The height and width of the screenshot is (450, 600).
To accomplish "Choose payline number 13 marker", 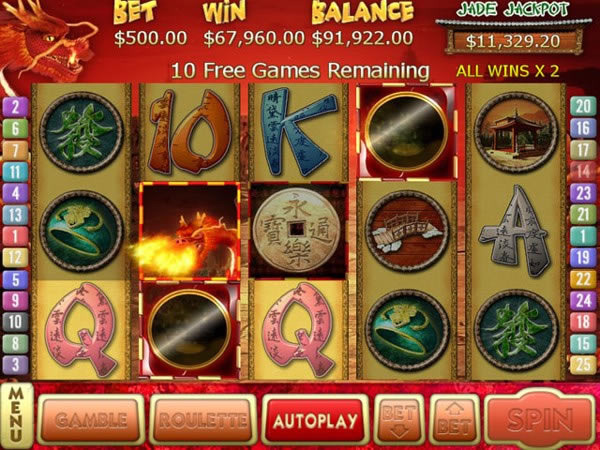I will 16,214.
